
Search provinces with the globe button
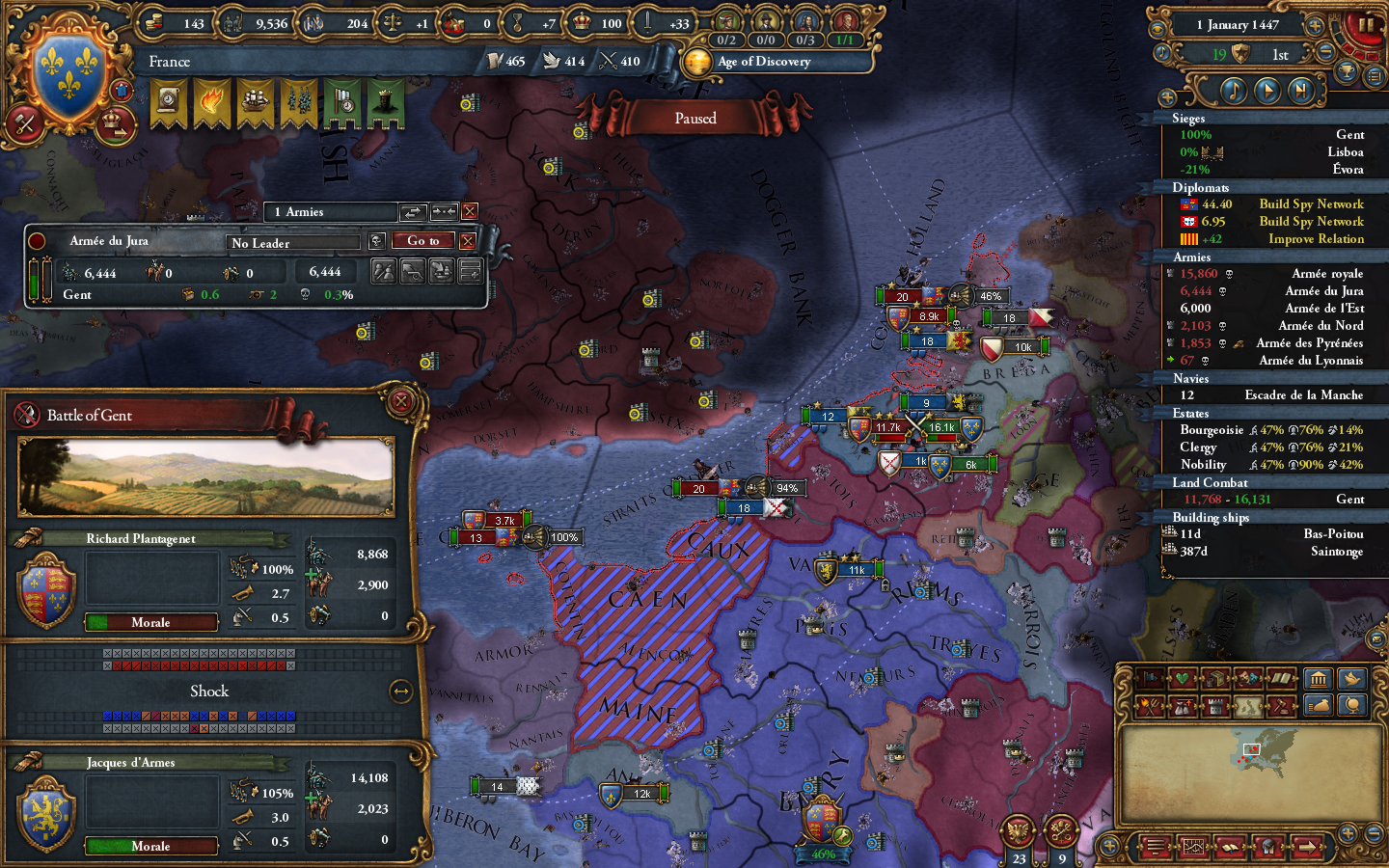coord(1352,706)
